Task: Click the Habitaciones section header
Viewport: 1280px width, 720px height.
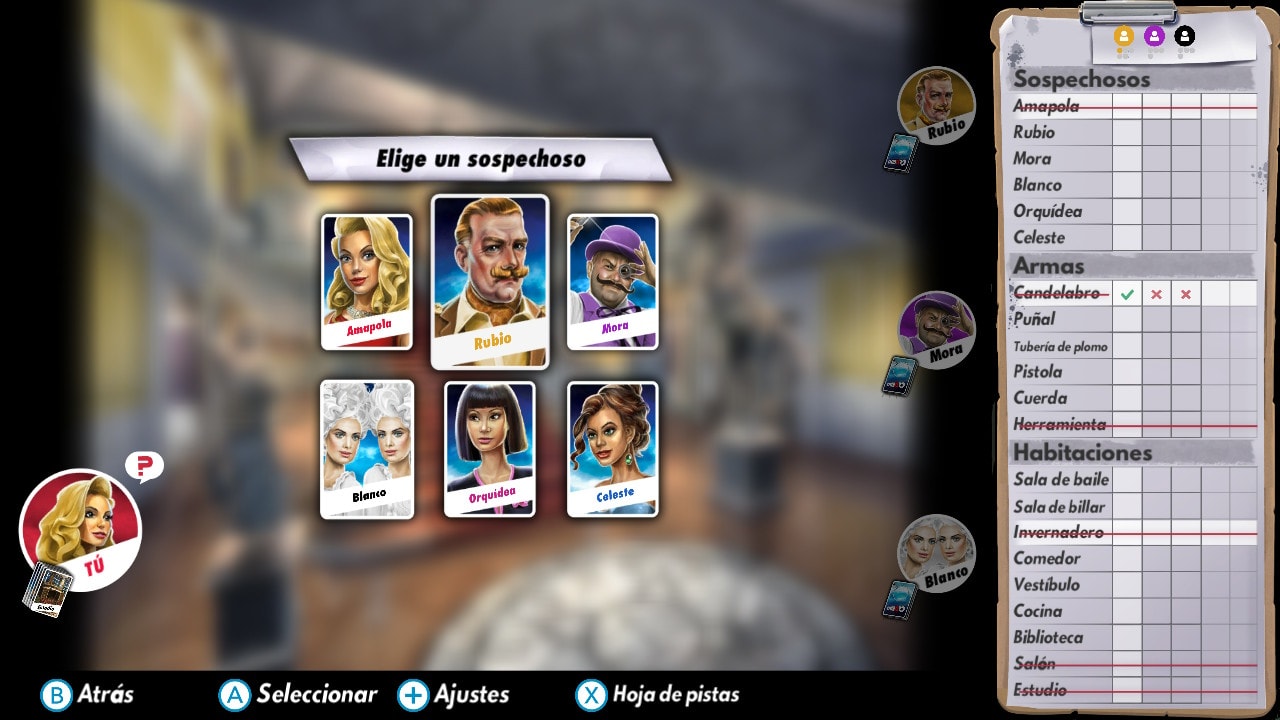Action: 1084,453
